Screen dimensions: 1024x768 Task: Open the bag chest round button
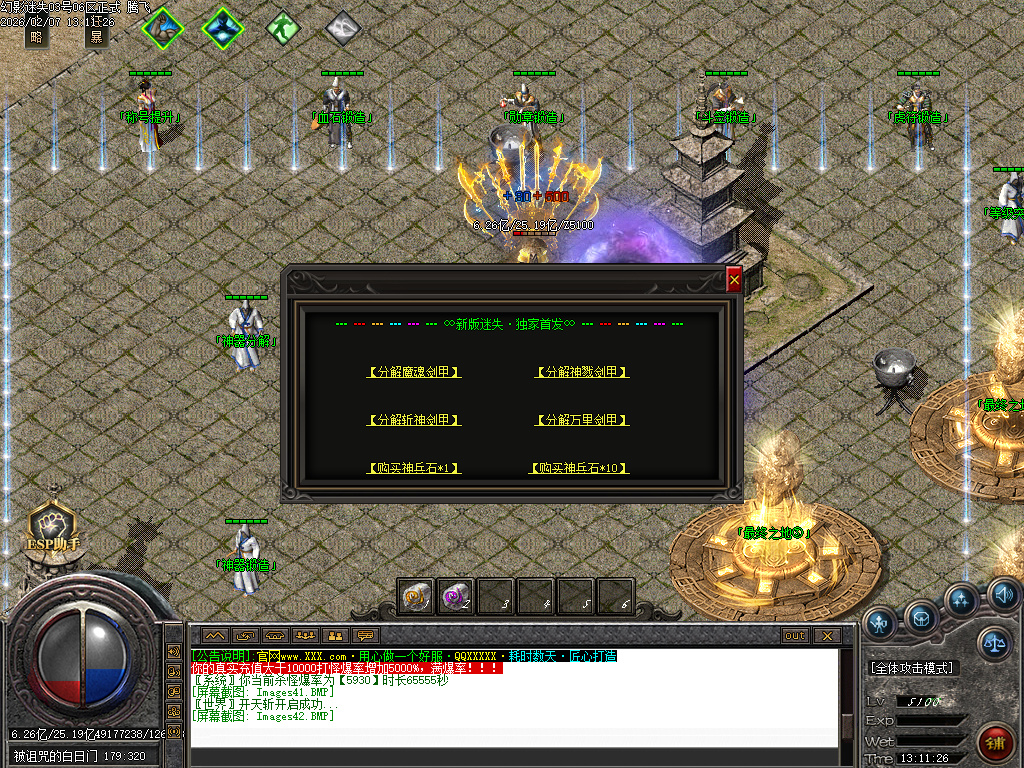pyautogui.click(x=921, y=616)
